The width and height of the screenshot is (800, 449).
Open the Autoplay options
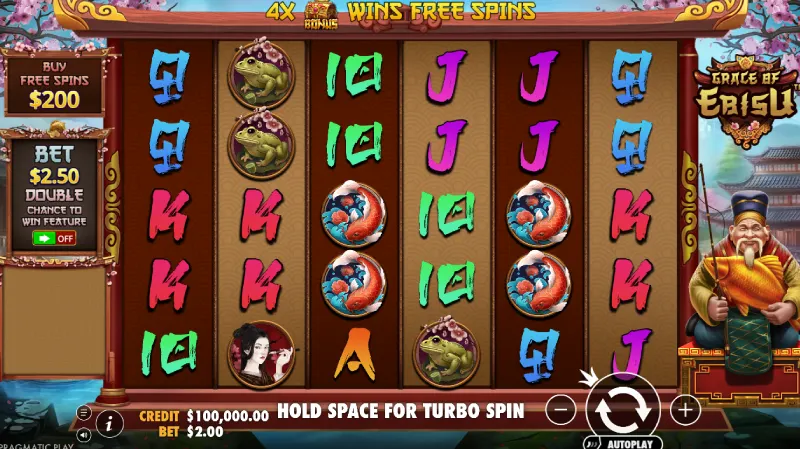coord(620,442)
